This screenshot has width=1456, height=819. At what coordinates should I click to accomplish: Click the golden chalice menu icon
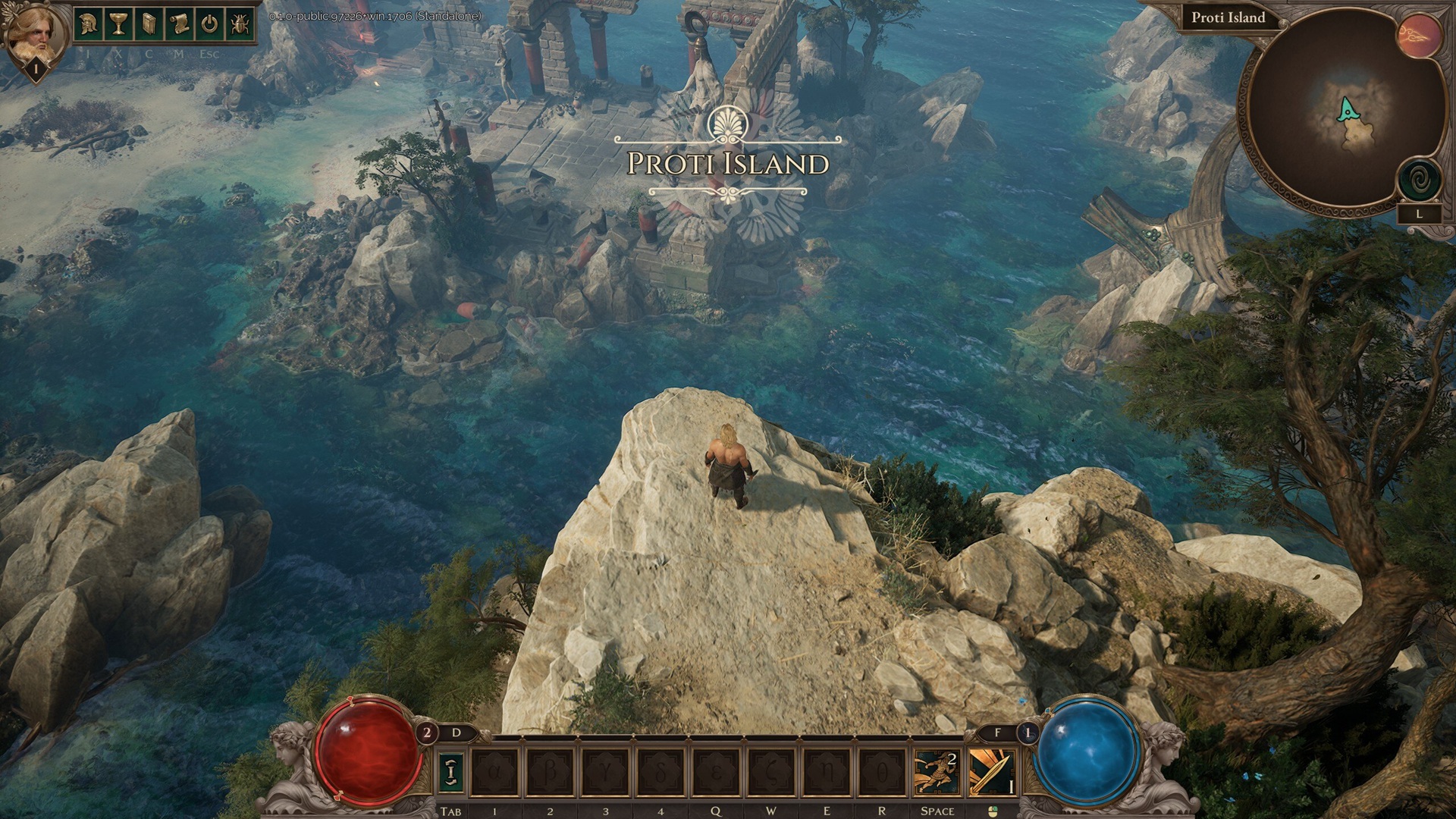click(118, 24)
